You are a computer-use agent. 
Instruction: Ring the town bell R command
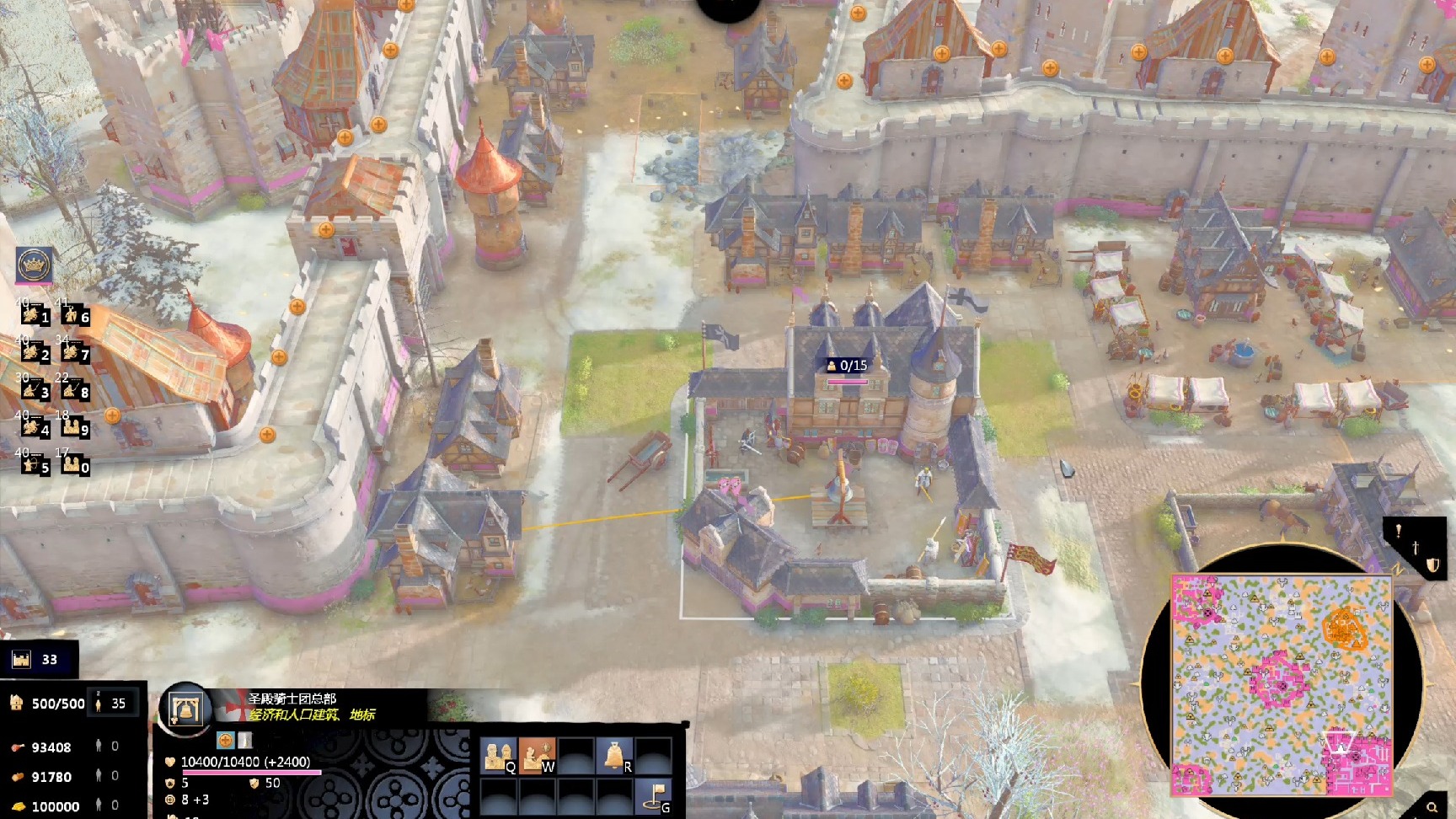(615, 755)
